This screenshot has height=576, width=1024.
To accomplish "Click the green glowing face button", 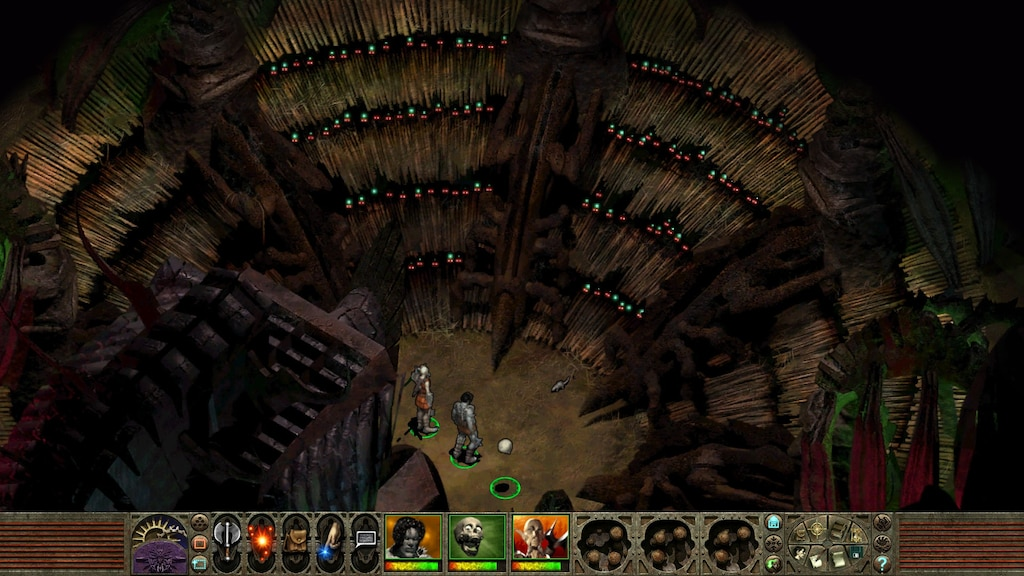I will (x=773, y=563).
